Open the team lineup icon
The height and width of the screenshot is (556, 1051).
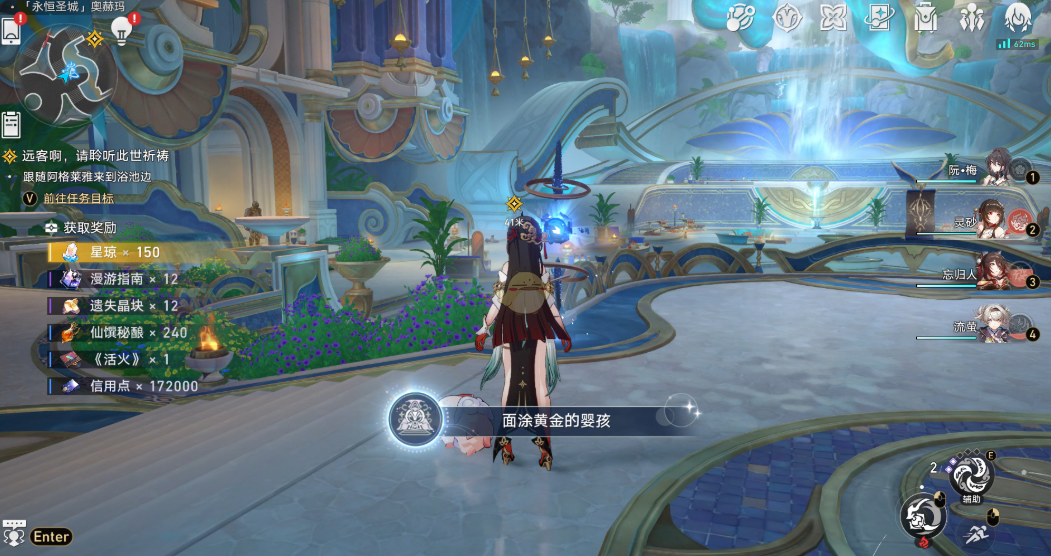point(971,18)
